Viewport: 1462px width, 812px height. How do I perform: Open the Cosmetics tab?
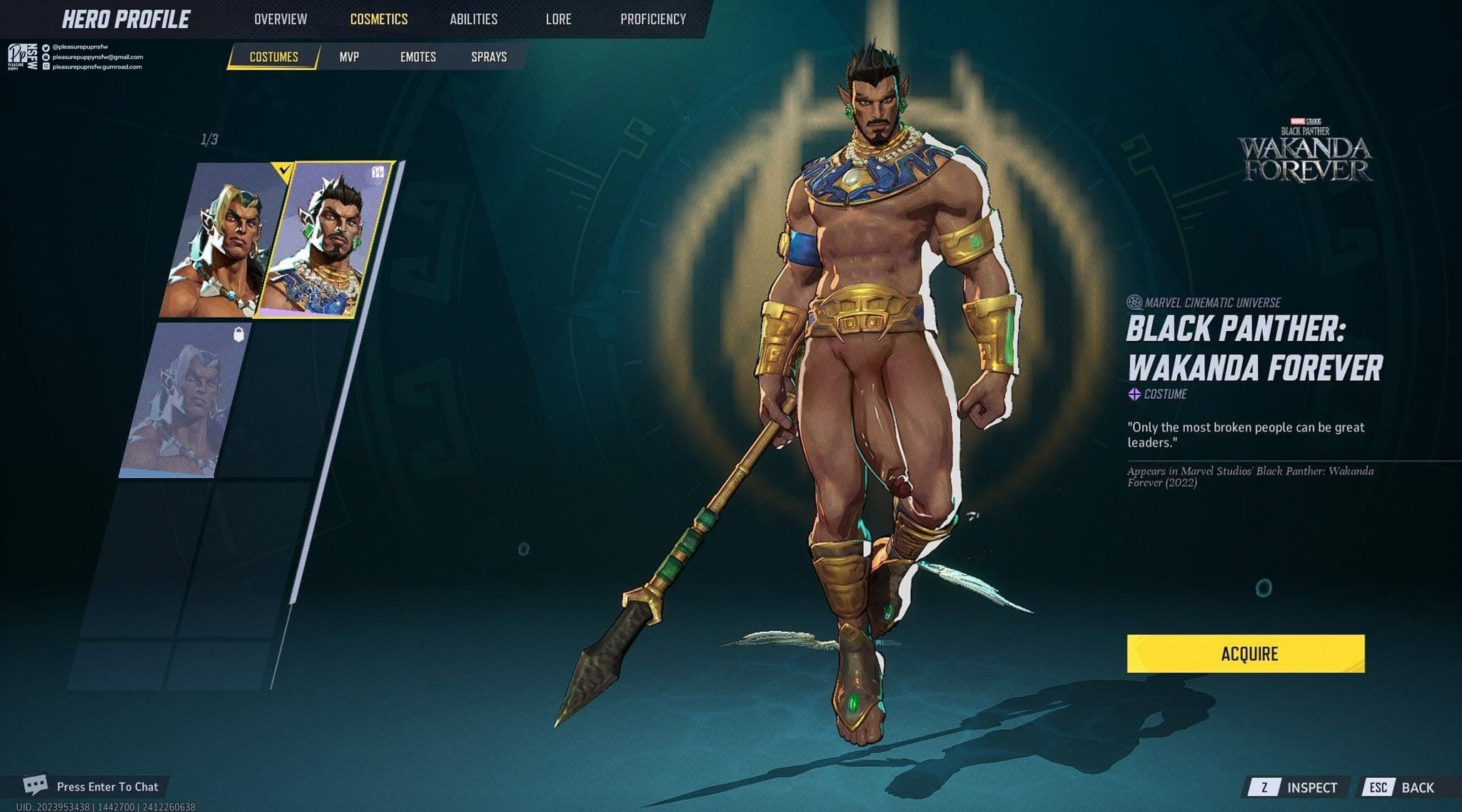(x=378, y=19)
